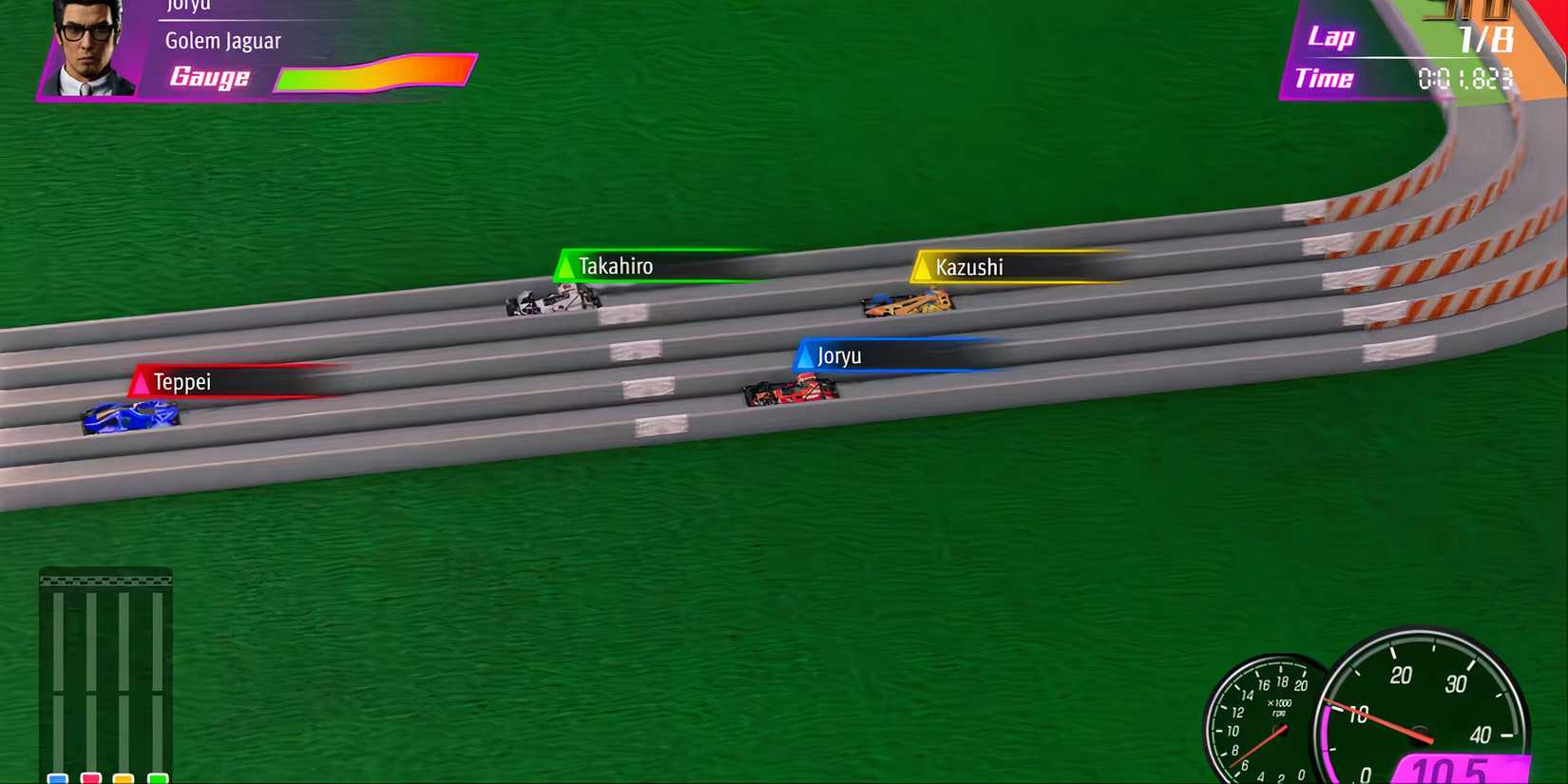
Task: Select the red lane marker on track map
Action: [90, 777]
